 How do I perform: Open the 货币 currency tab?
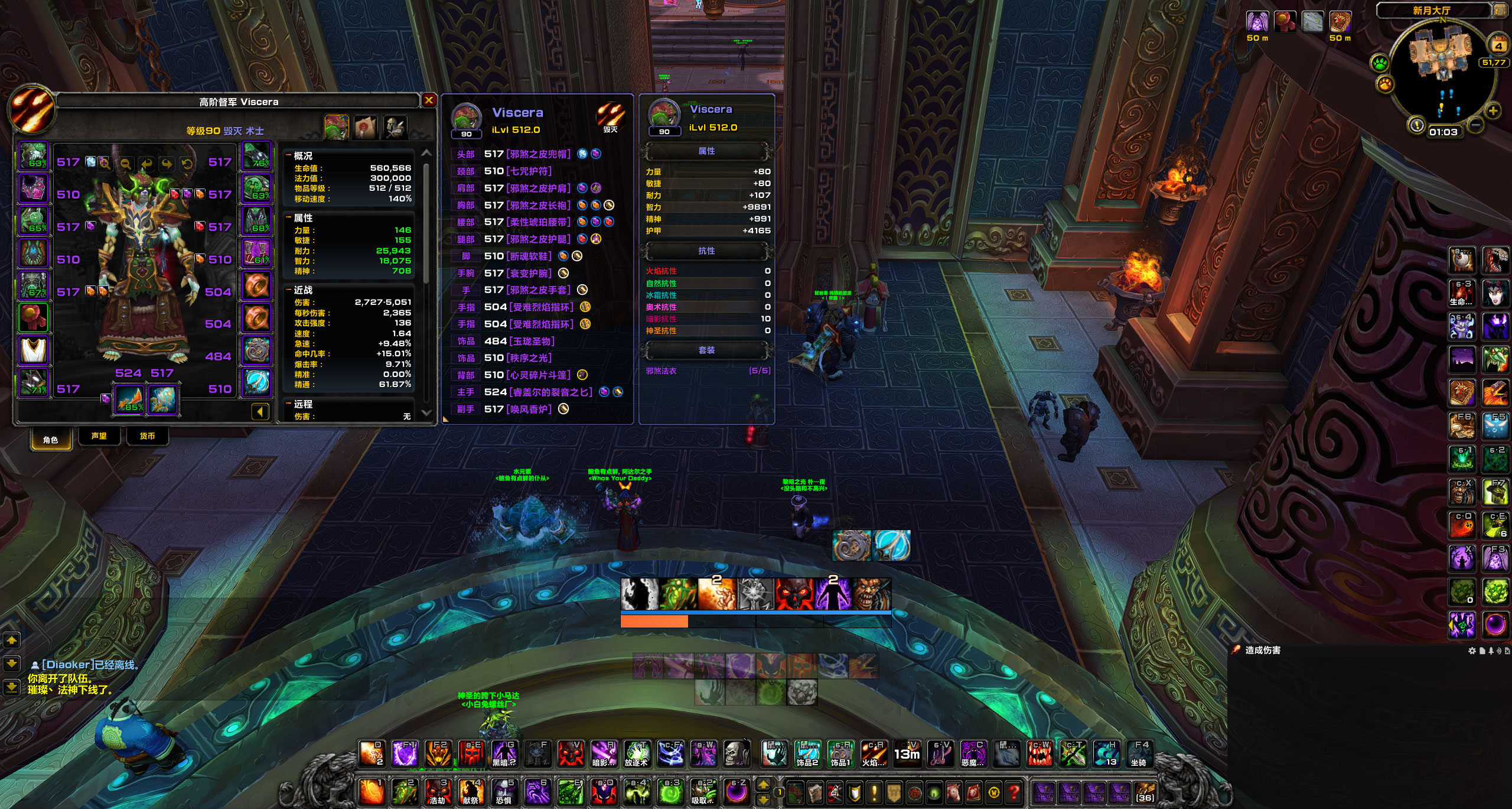[x=147, y=436]
